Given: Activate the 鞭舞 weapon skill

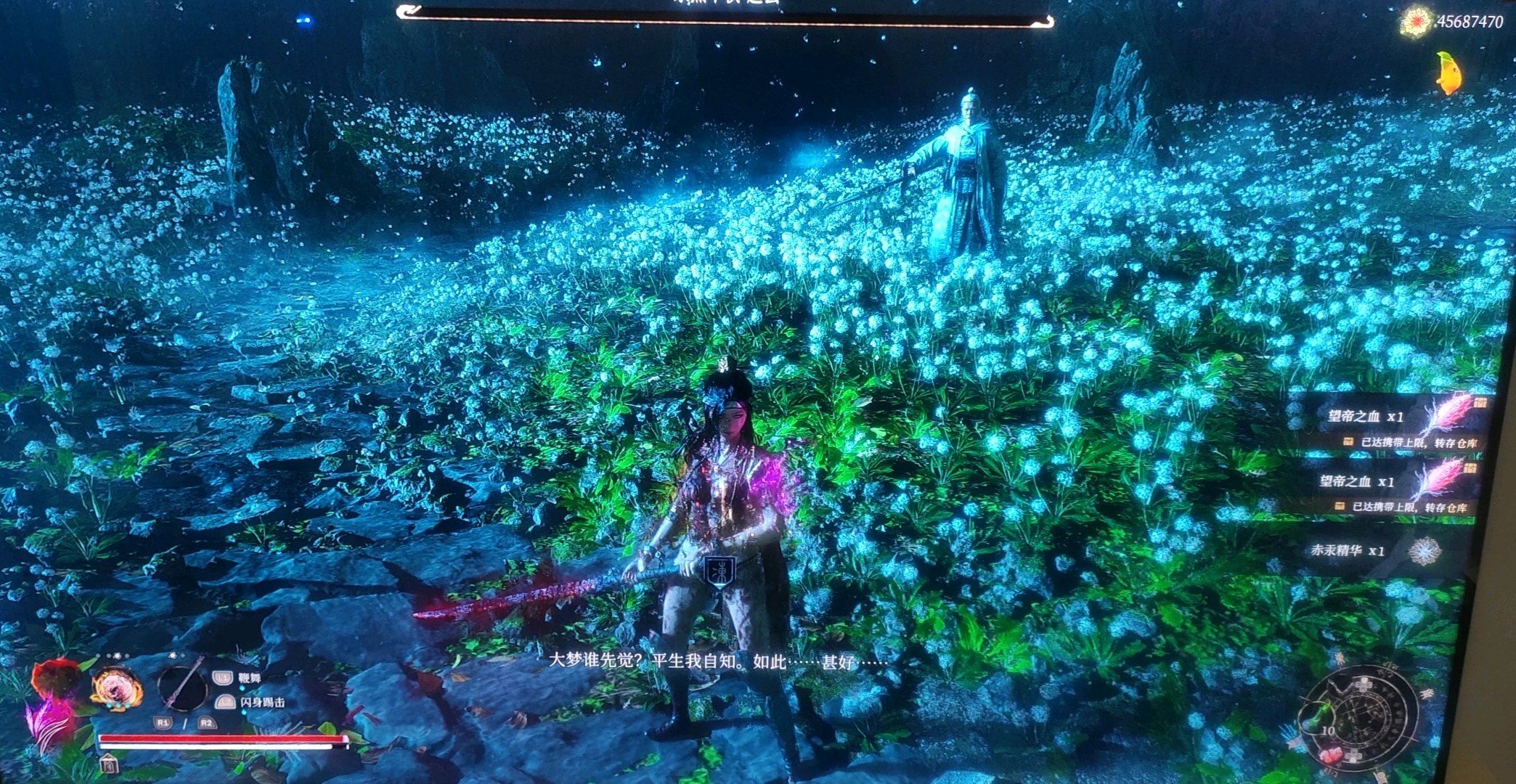Looking at the screenshot, I should 248,678.
